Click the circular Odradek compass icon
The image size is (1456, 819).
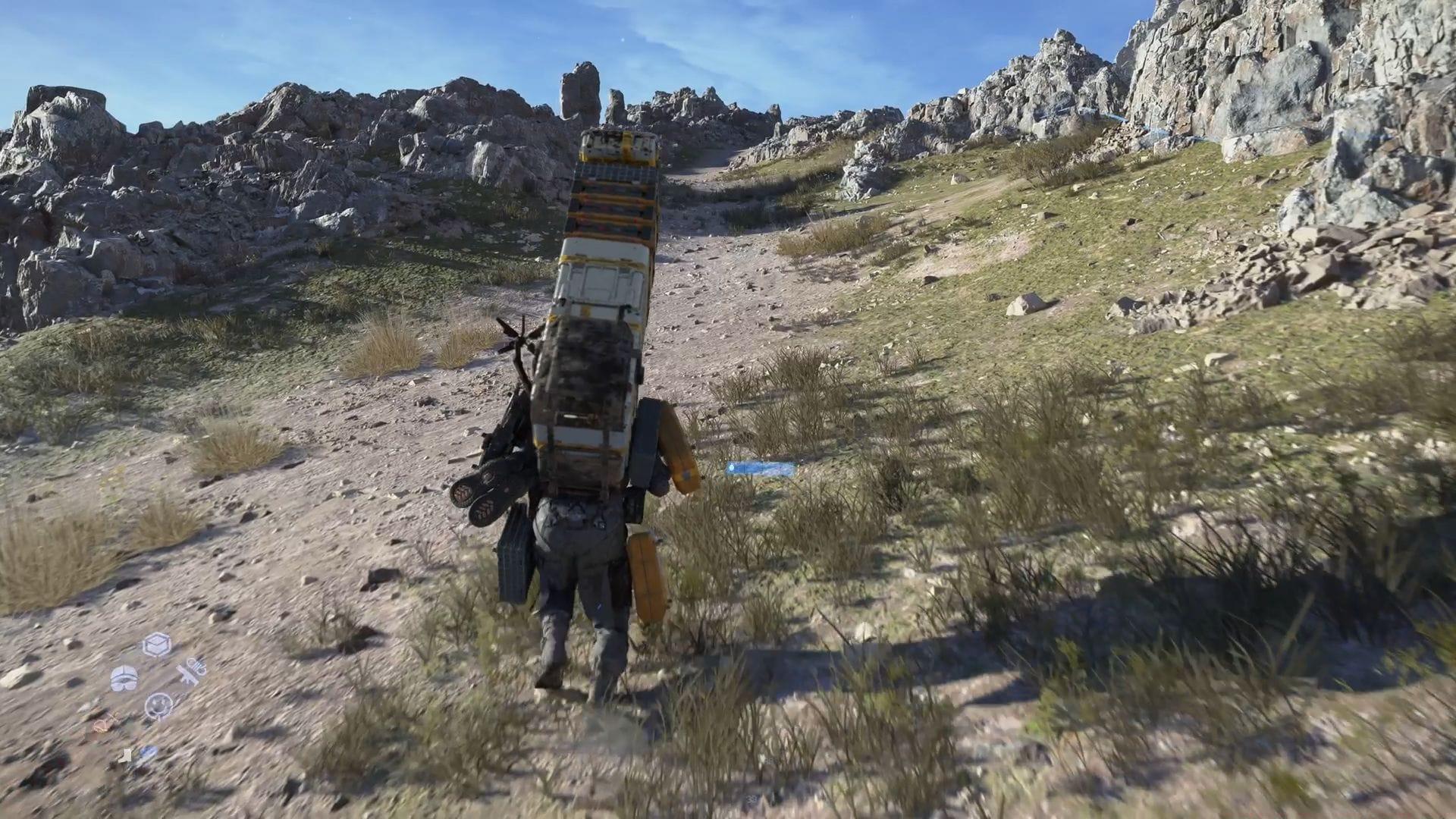point(159,705)
